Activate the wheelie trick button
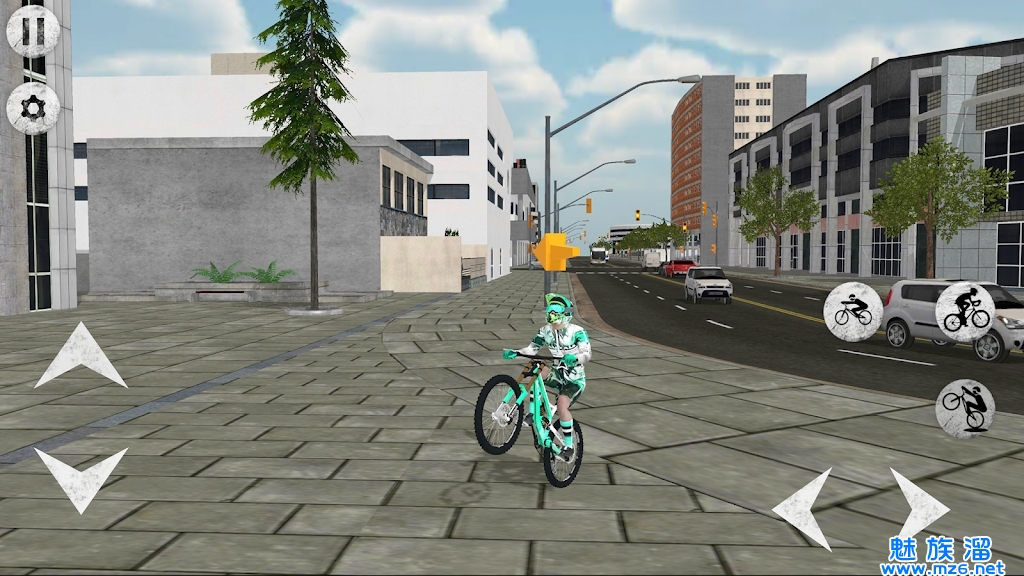1024x576 pixels. (x=965, y=408)
